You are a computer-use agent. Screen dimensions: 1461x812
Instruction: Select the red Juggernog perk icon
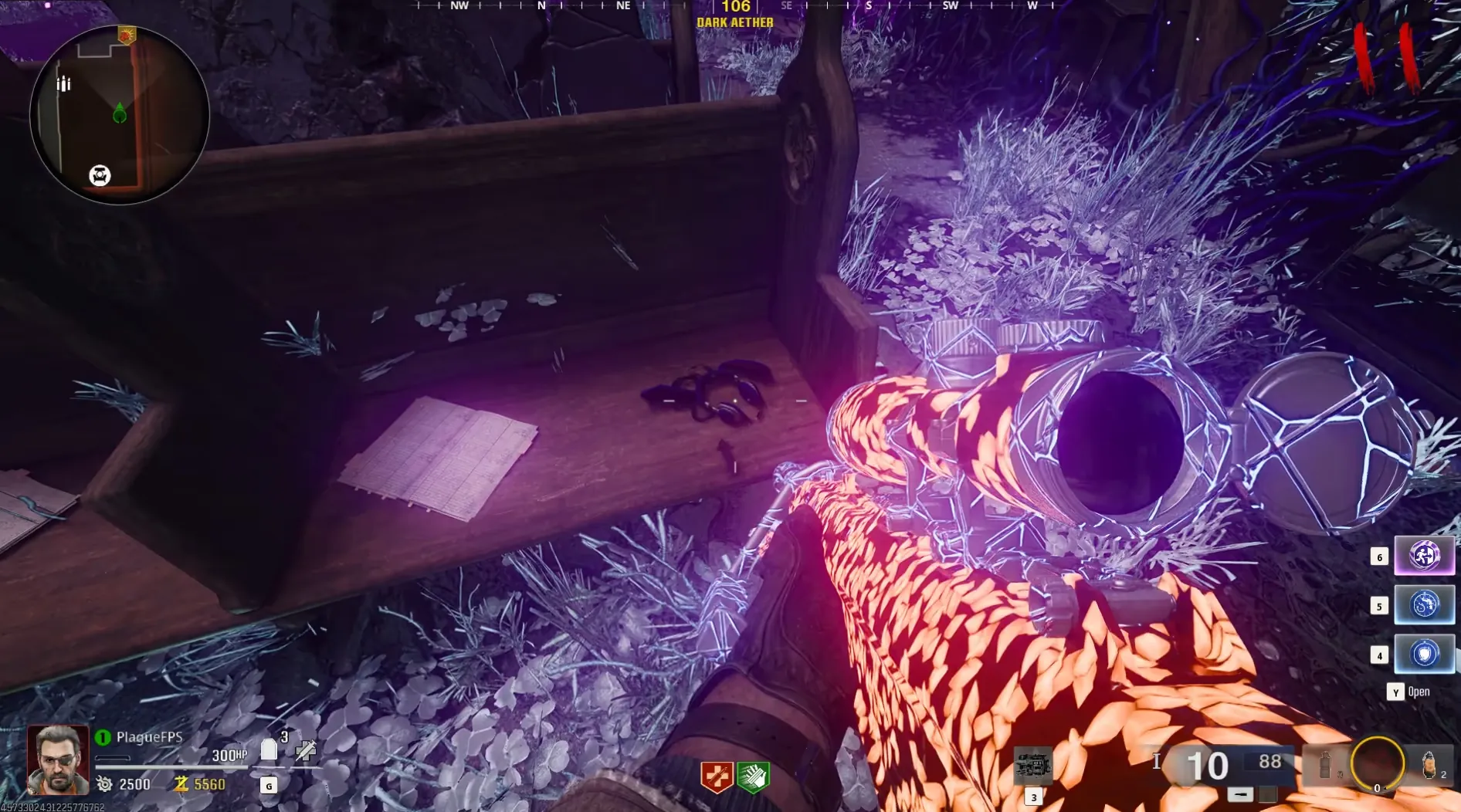pyautogui.click(x=716, y=776)
